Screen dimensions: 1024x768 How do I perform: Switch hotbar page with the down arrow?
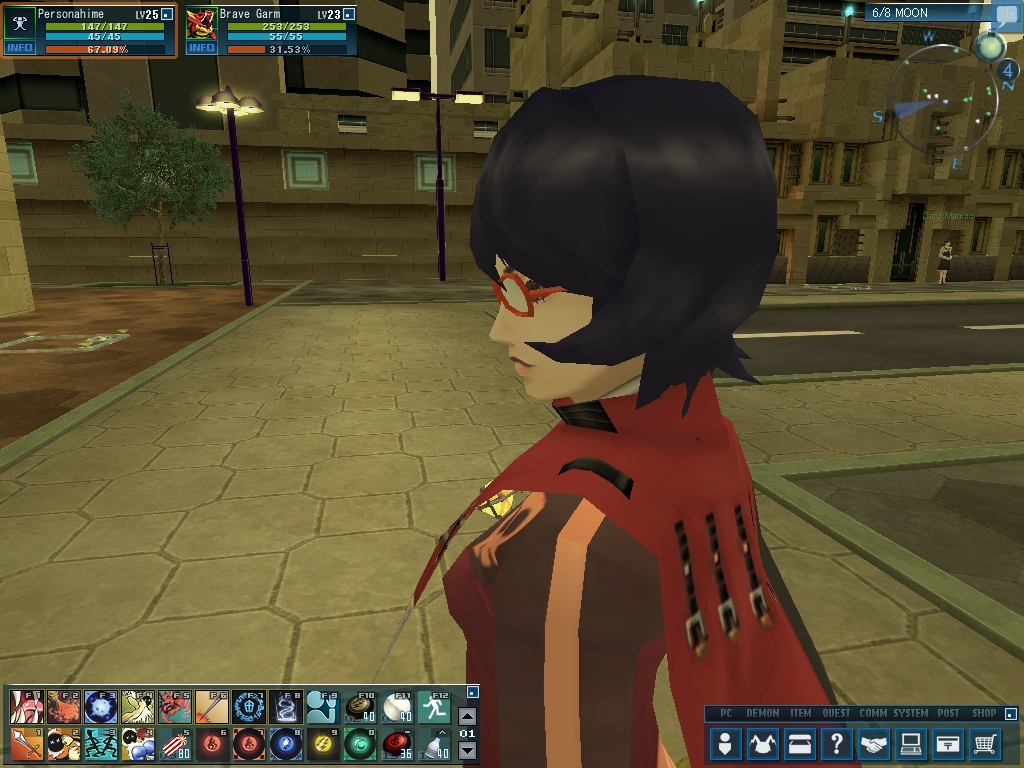tap(467, 750)
